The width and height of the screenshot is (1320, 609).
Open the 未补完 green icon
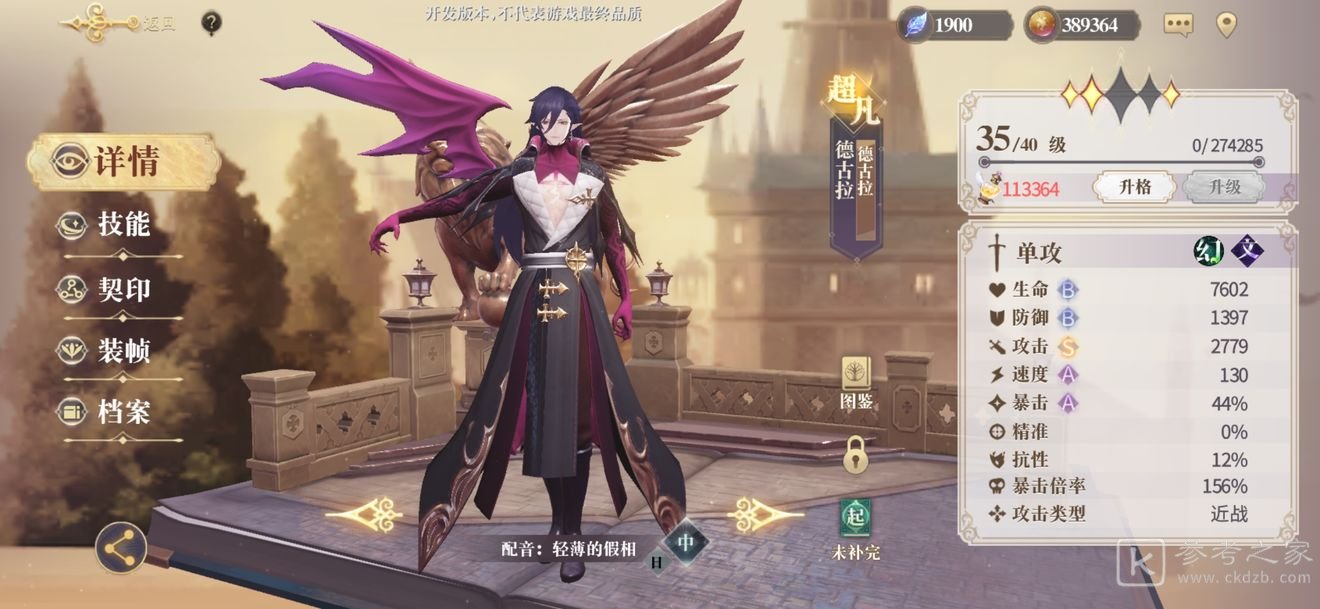855,527
